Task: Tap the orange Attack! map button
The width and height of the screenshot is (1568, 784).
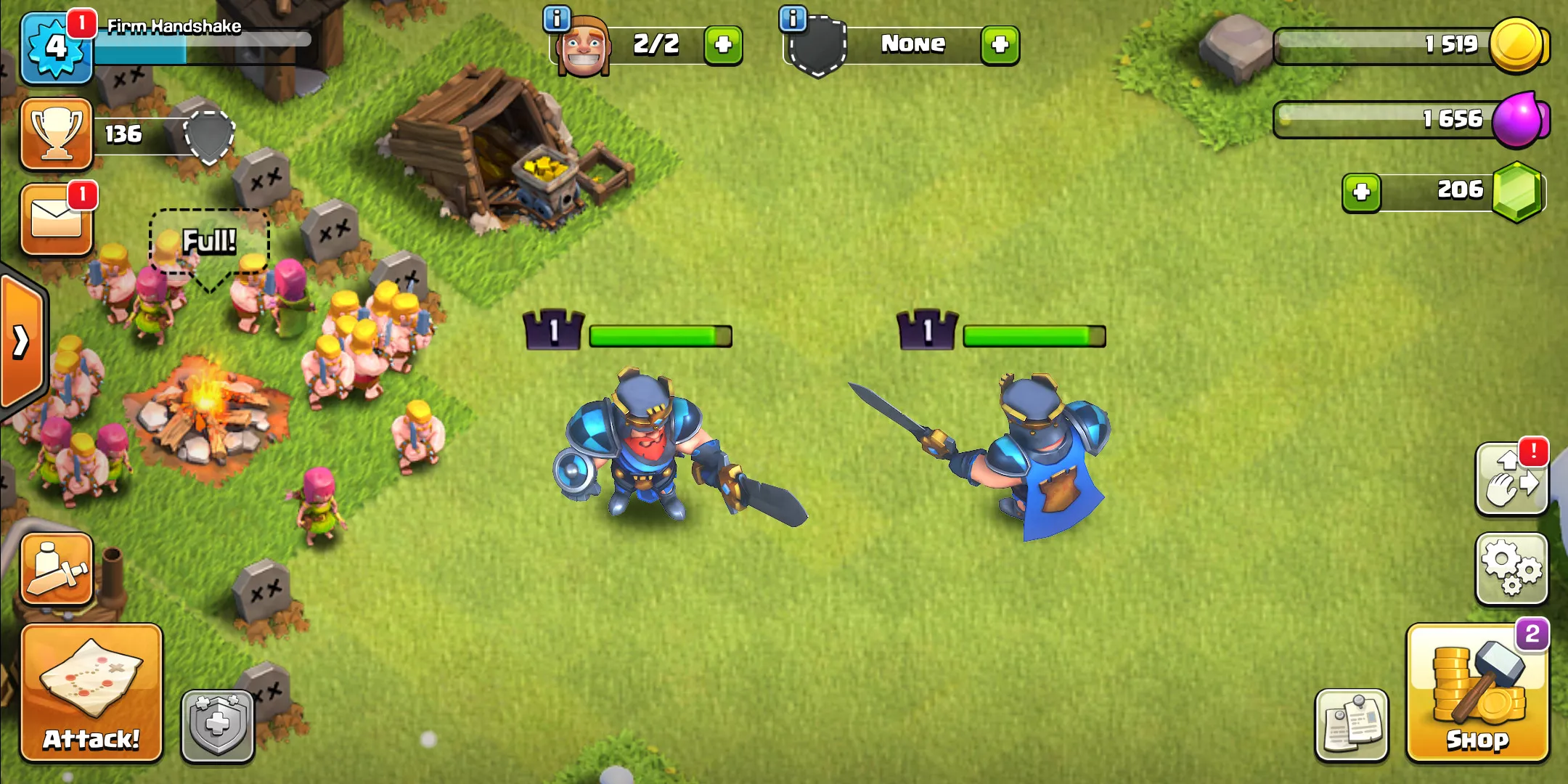Action: point(91,693)
